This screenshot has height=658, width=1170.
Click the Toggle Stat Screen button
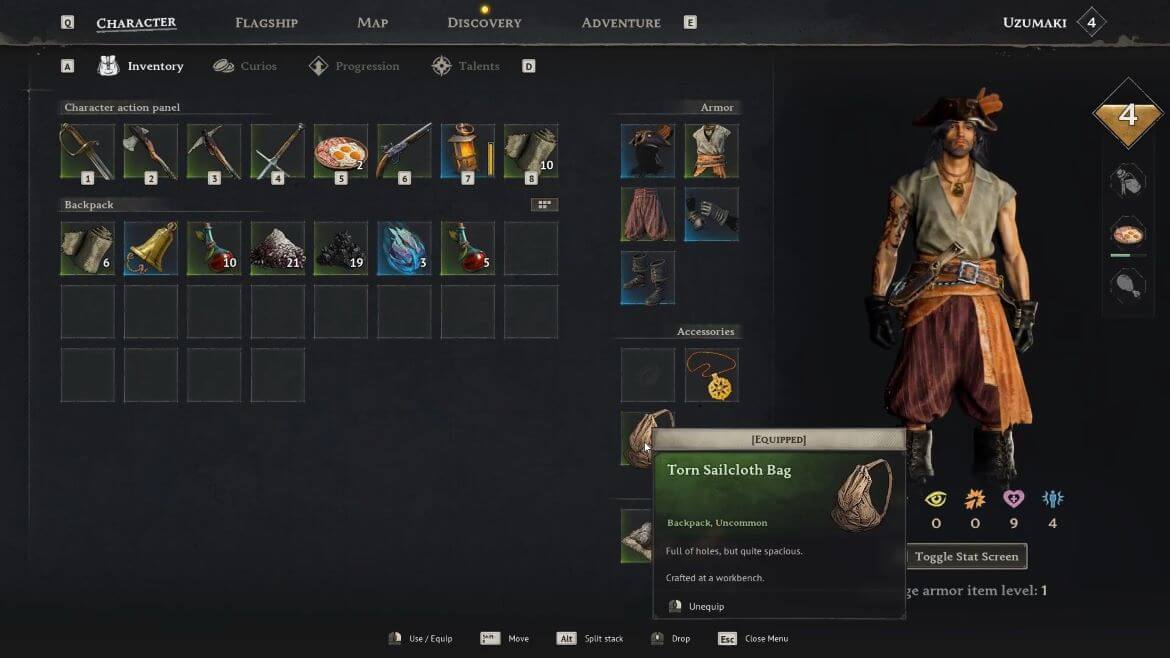[966, 557]
